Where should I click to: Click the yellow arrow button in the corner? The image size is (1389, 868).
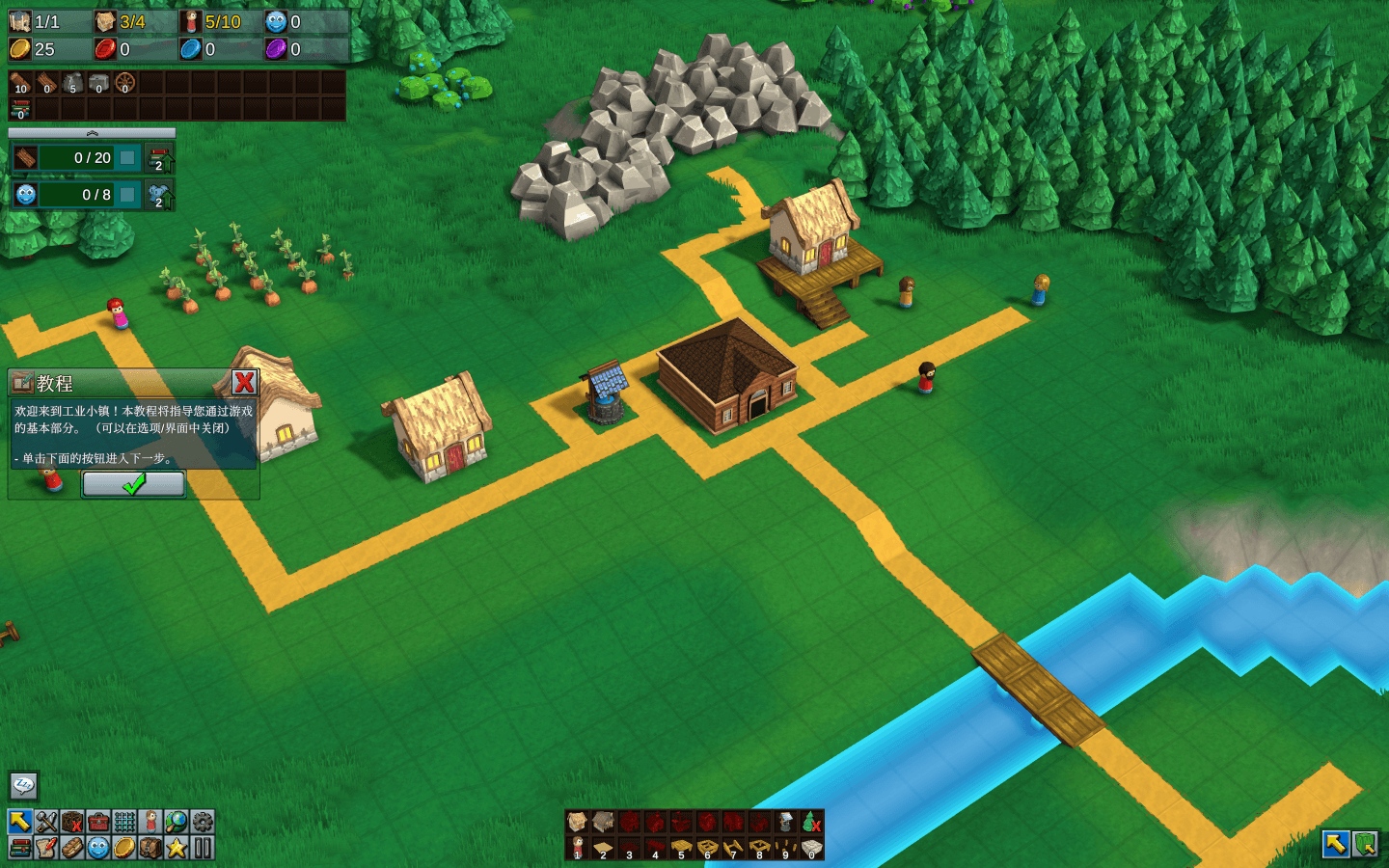pos(1336,844)
